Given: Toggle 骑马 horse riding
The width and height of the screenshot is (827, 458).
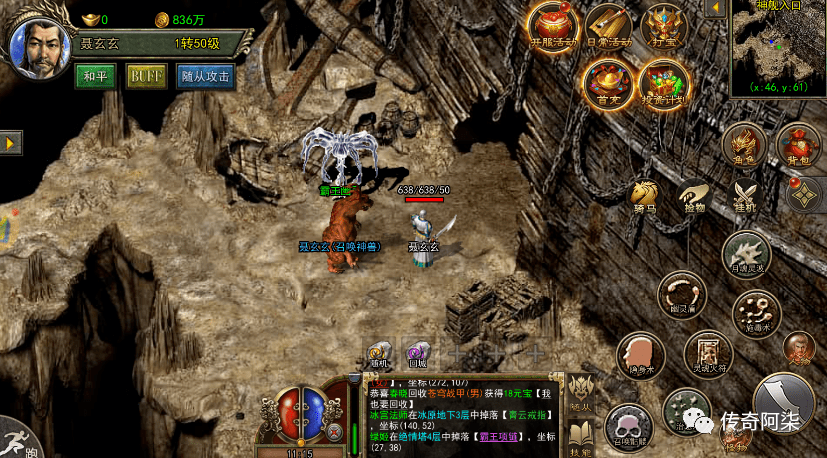Looking at the screenshot, I should coord(645,198).
